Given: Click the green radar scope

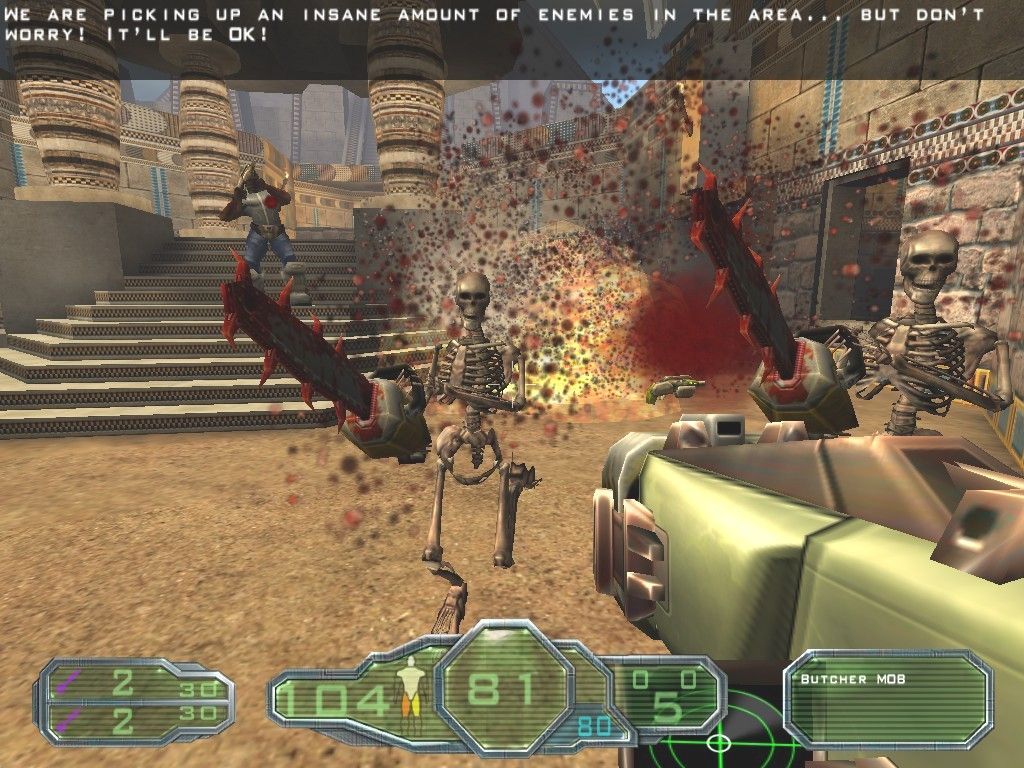Looking at the screenshot, I should [x=718, y=742].
